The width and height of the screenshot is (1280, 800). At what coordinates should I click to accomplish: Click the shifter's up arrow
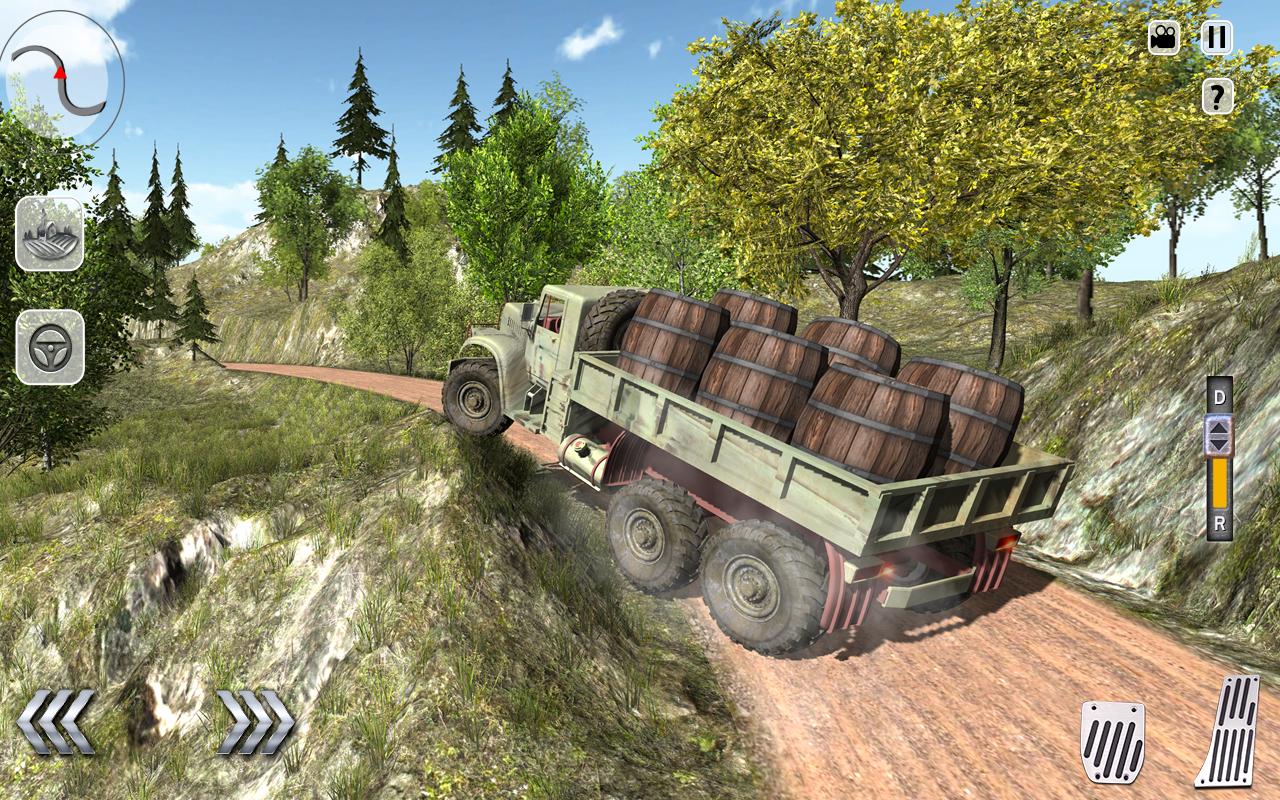click(x=1219, y=428)
